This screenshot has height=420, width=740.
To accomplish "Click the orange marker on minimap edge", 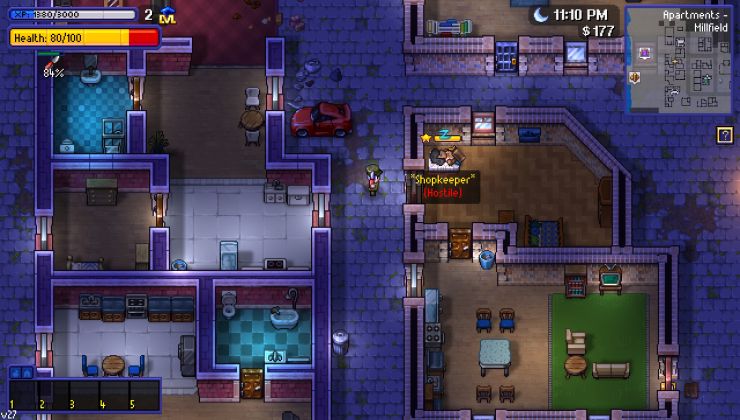I will 634,76.
